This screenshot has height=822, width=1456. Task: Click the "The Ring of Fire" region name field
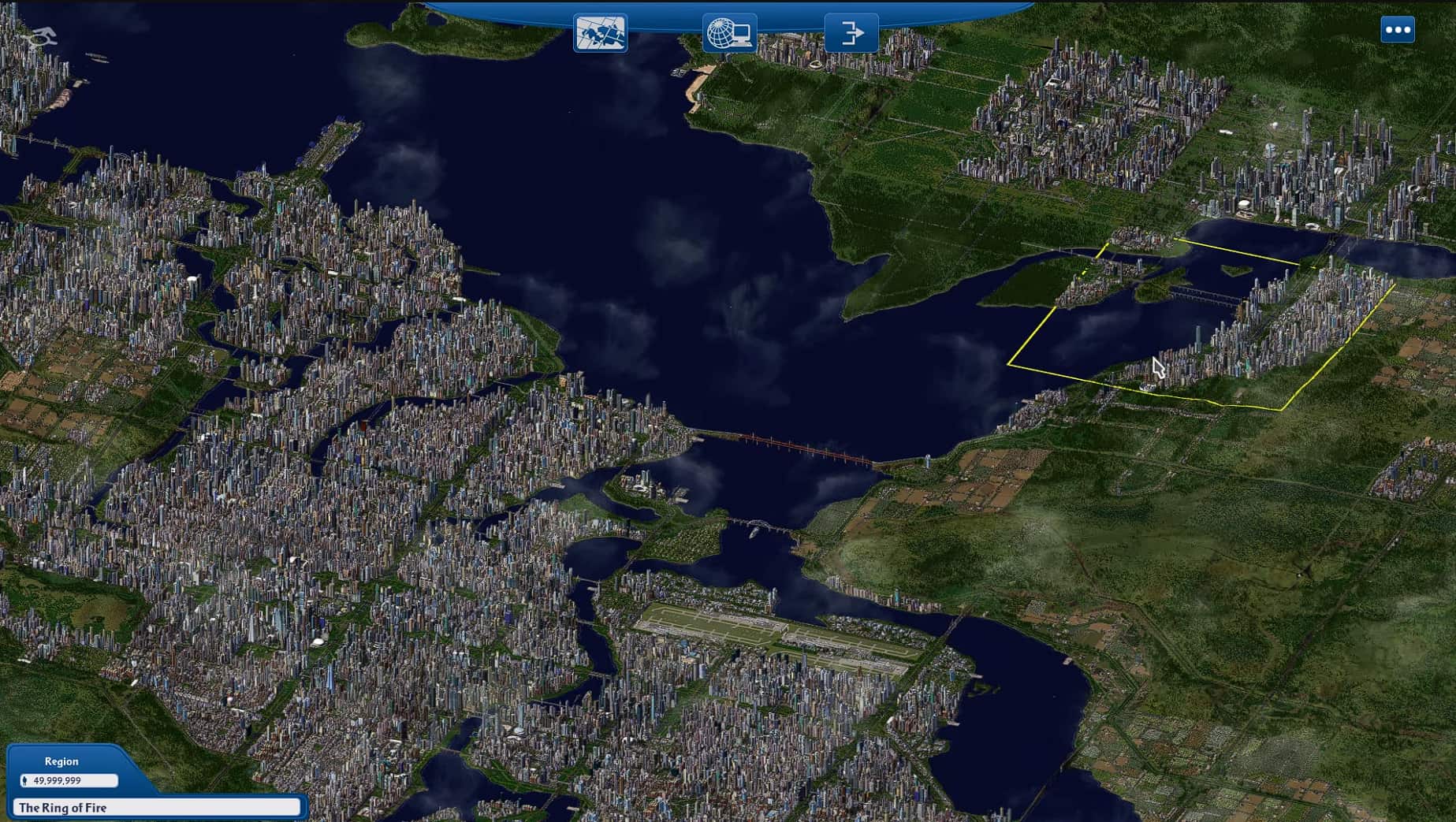tap(157, 807)
